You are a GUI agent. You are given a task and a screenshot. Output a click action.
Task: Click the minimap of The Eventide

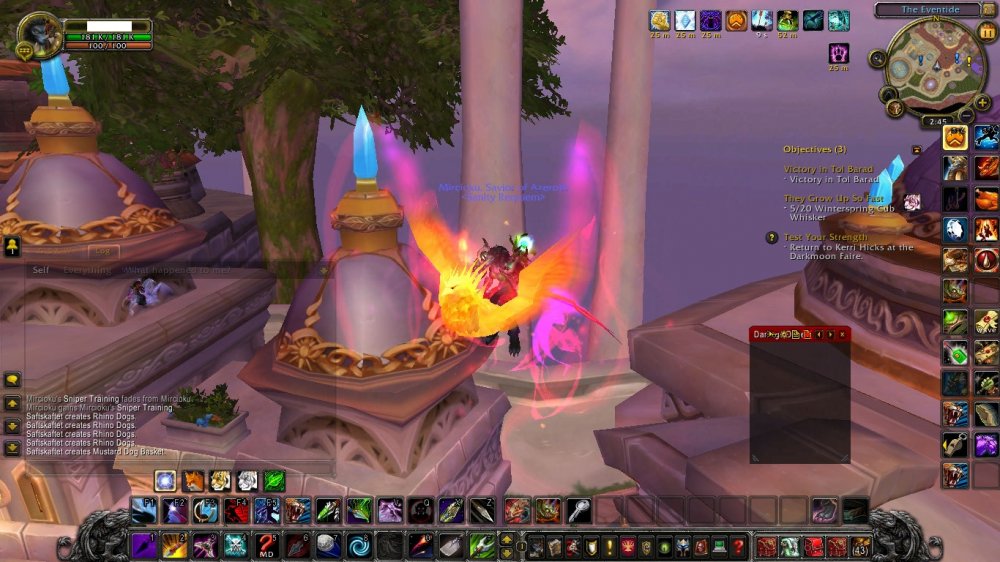(x=935, y=60)
